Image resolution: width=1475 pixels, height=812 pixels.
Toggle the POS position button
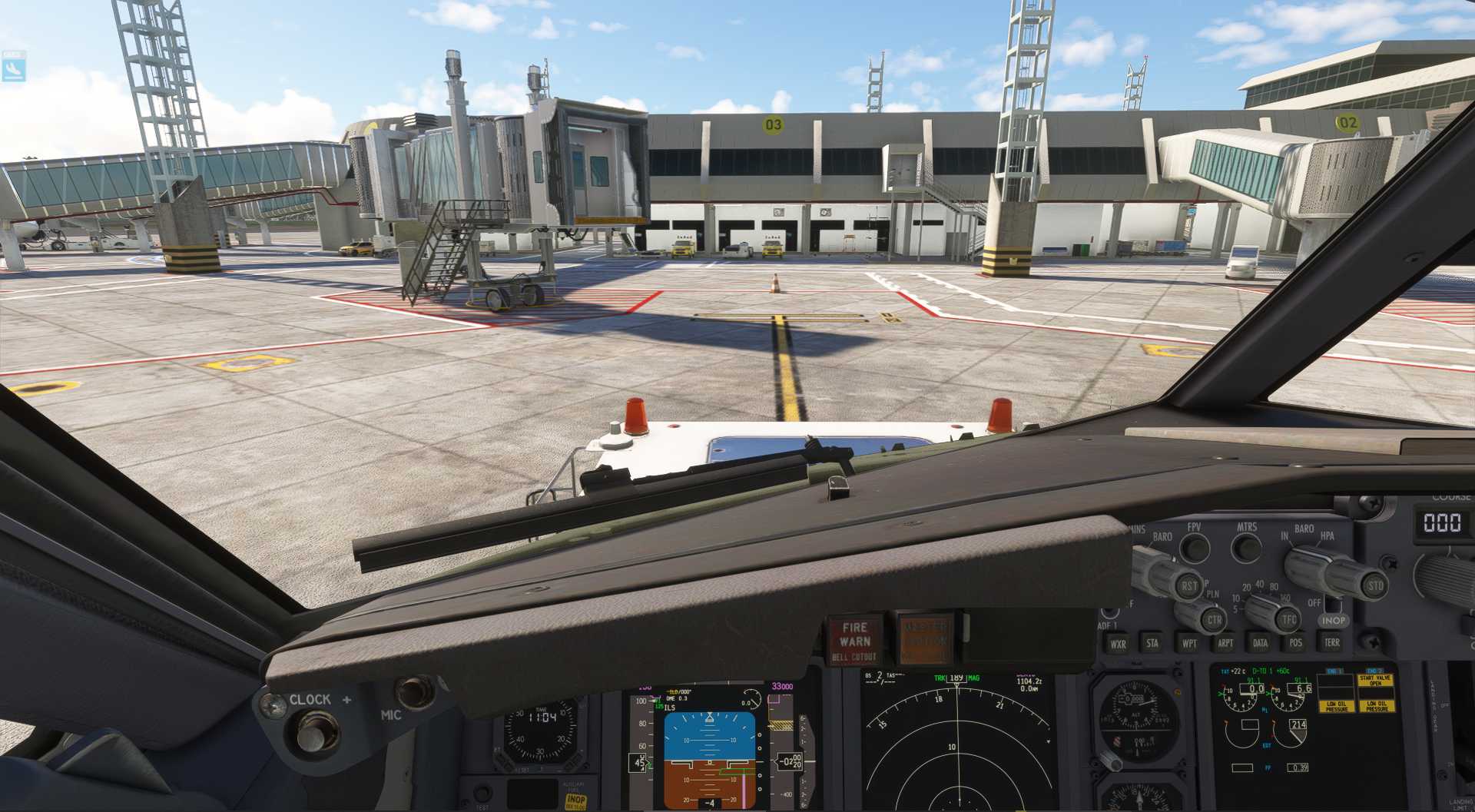click(1296, 643)
